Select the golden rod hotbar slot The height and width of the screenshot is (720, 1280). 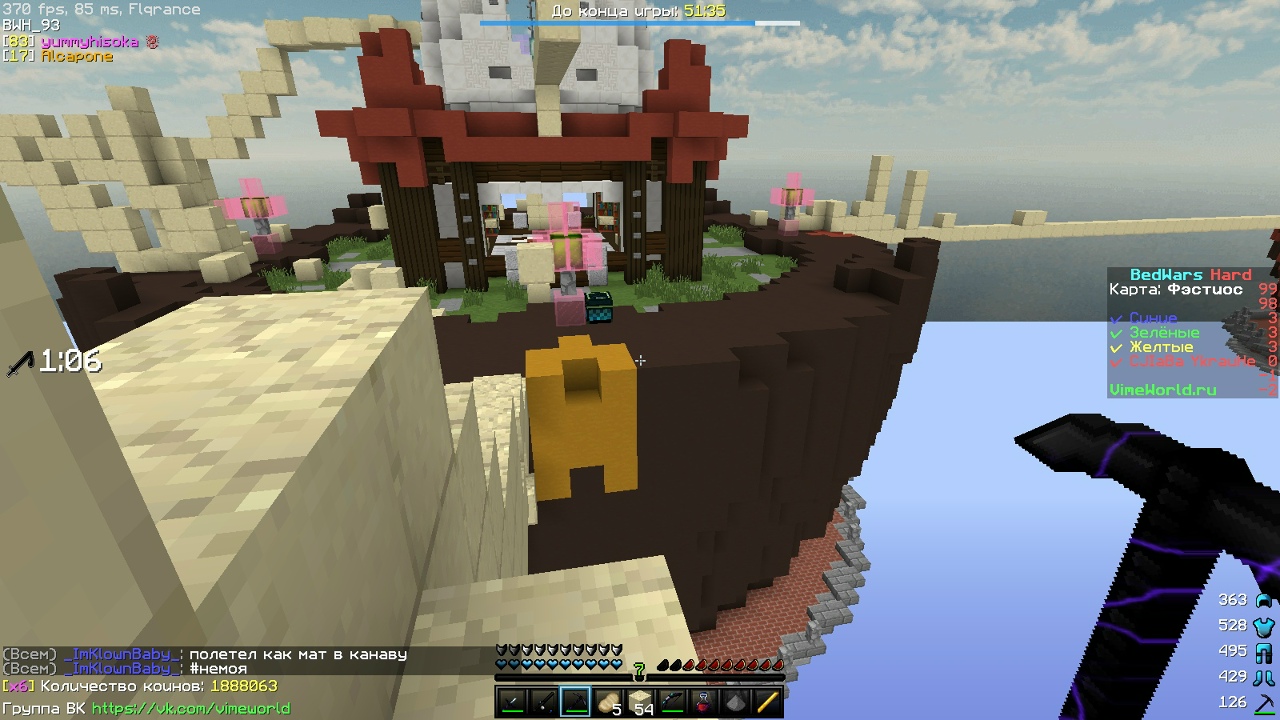tap(767, 702)
